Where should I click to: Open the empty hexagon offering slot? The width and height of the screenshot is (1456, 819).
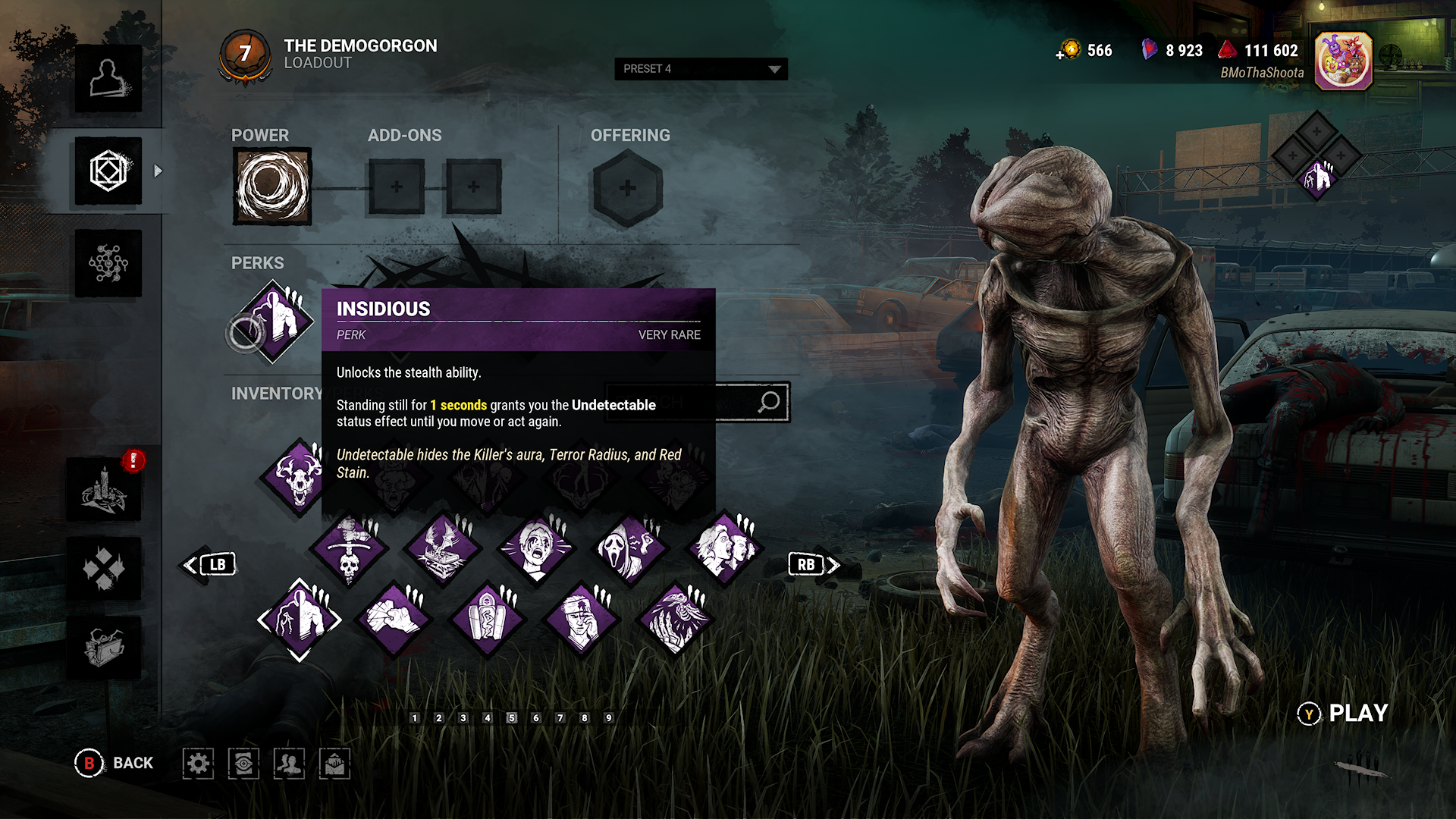(x=627, y=188)
